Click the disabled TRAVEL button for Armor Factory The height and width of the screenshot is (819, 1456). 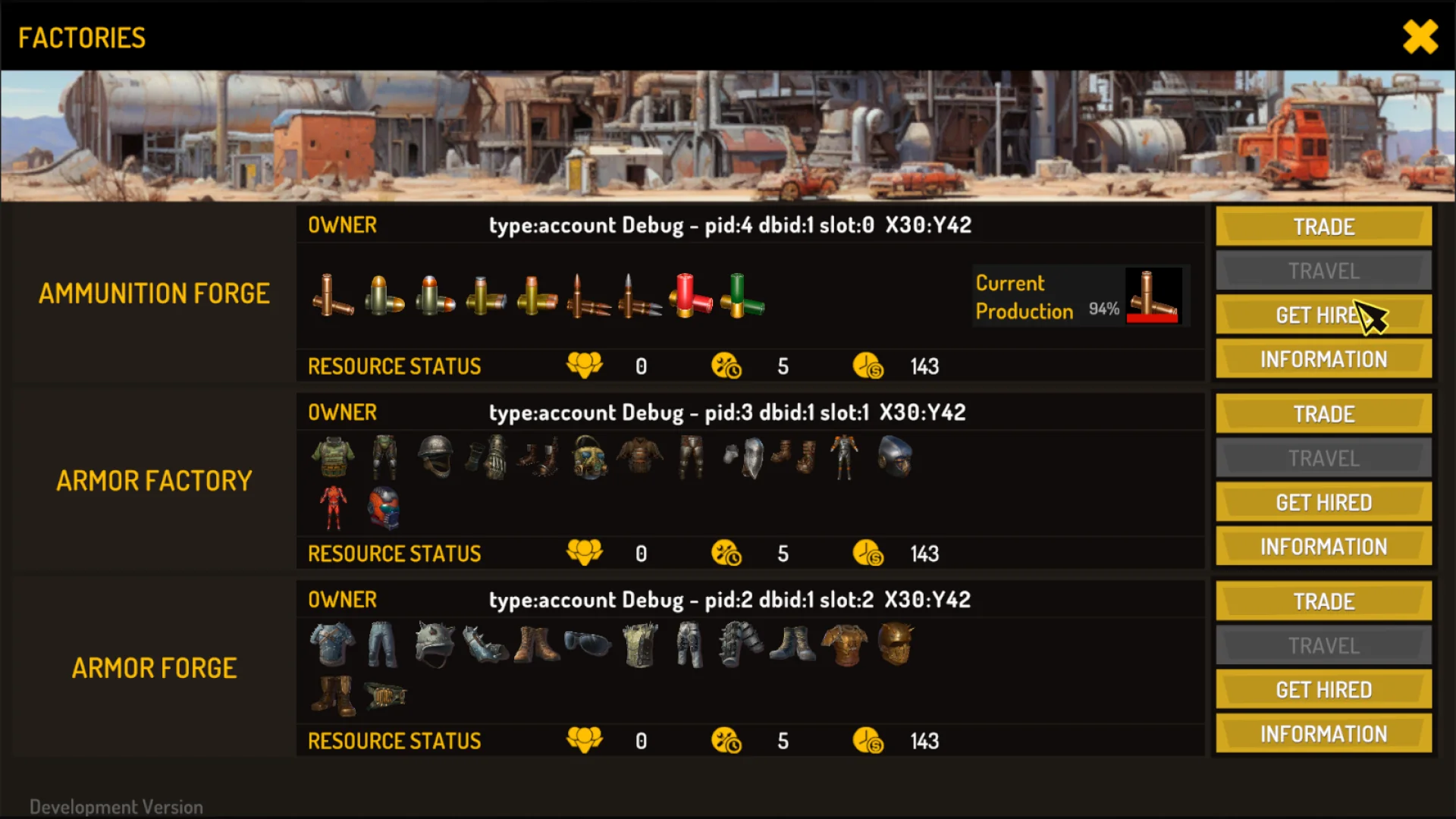[x=1323, y=457]
